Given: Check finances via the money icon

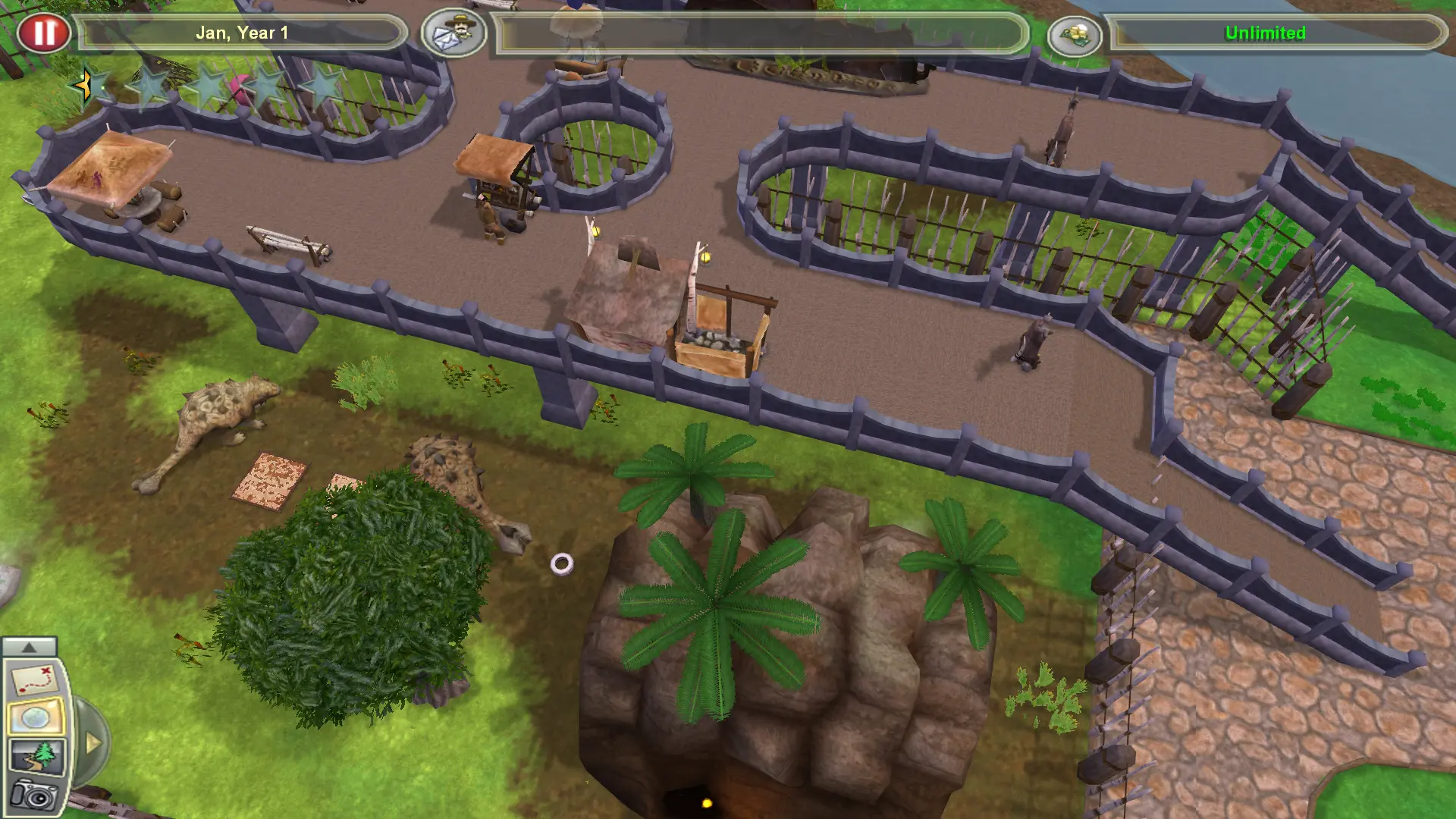Looking at the screenshot, I should click(1075, 35).
